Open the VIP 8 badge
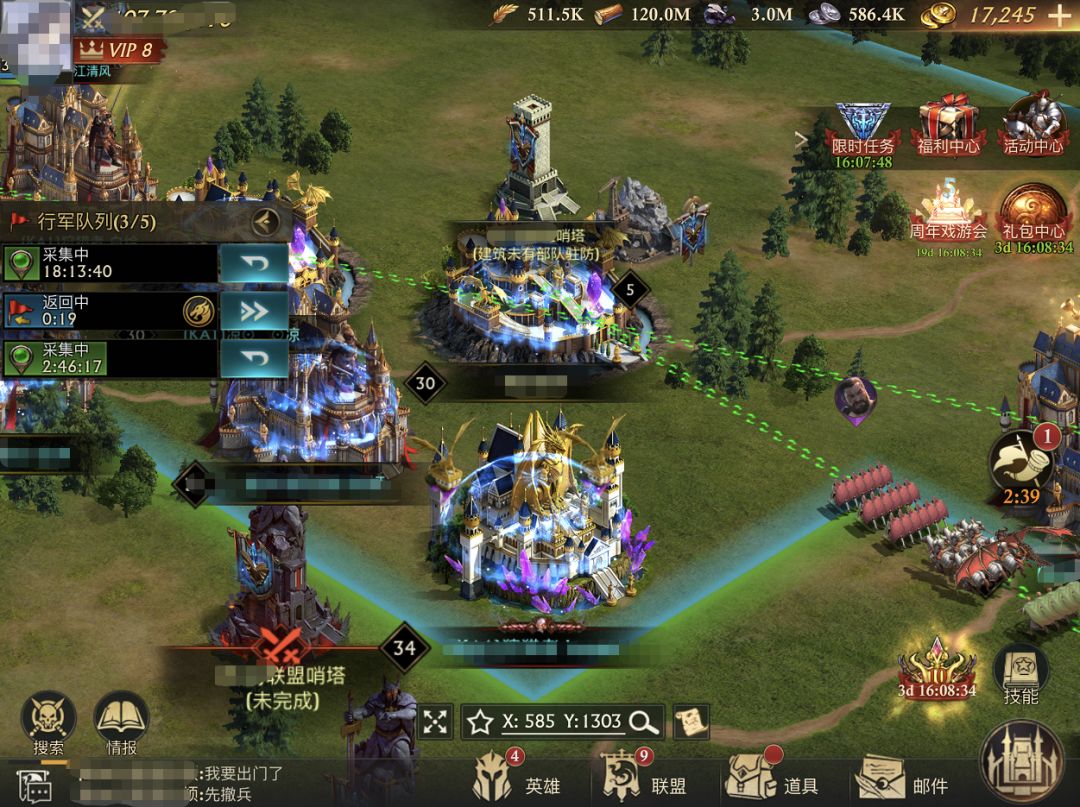Screen dimensions: 1080x807 tap(119, 48)
